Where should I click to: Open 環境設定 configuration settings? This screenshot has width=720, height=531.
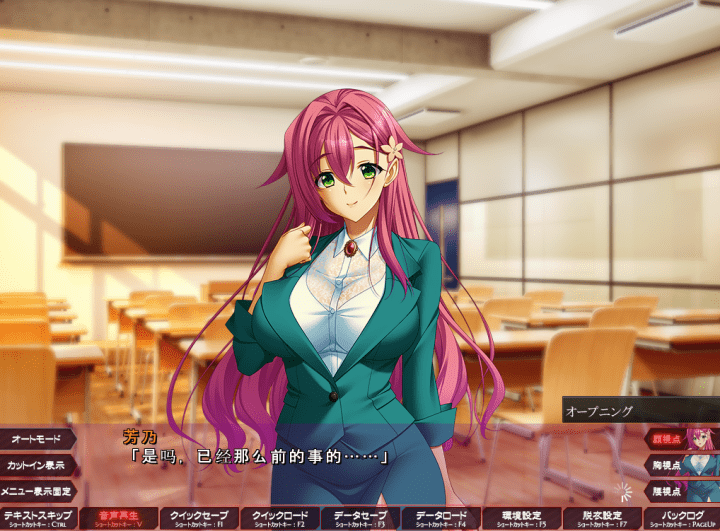[x=521, y=518]
